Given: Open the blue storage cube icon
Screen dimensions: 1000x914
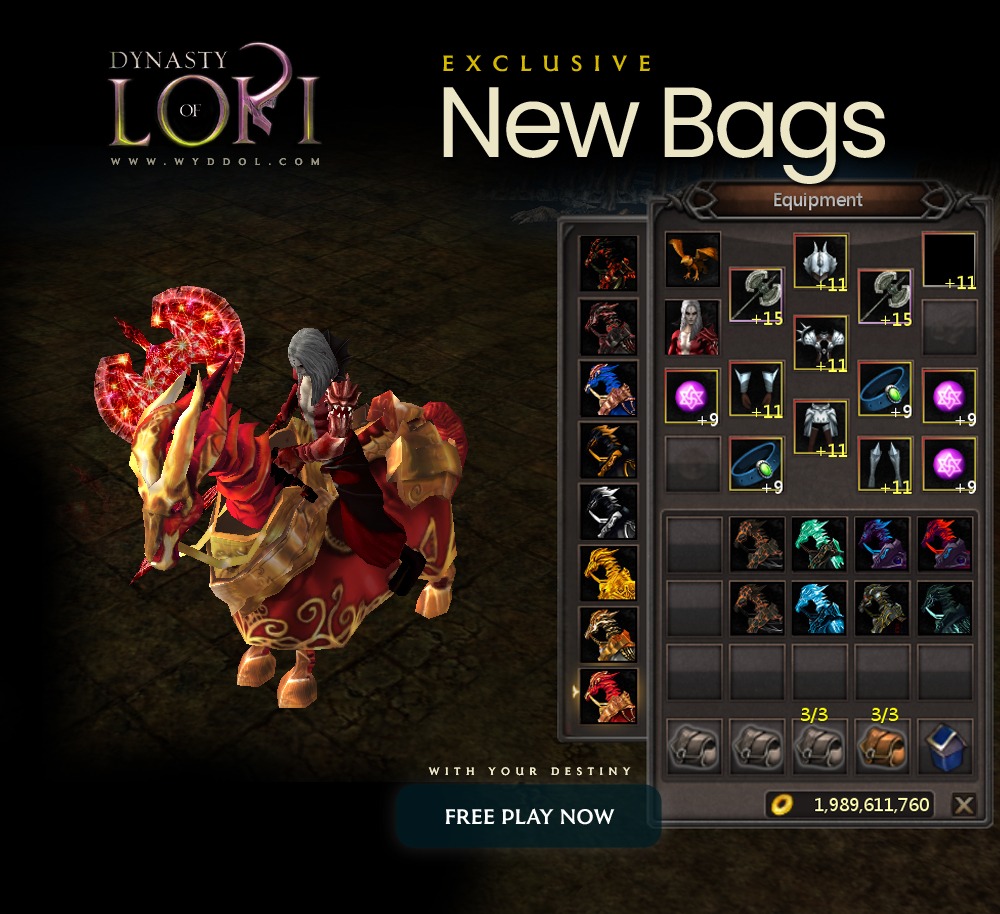Looking at the screenshot, I should tap(946, 746).
